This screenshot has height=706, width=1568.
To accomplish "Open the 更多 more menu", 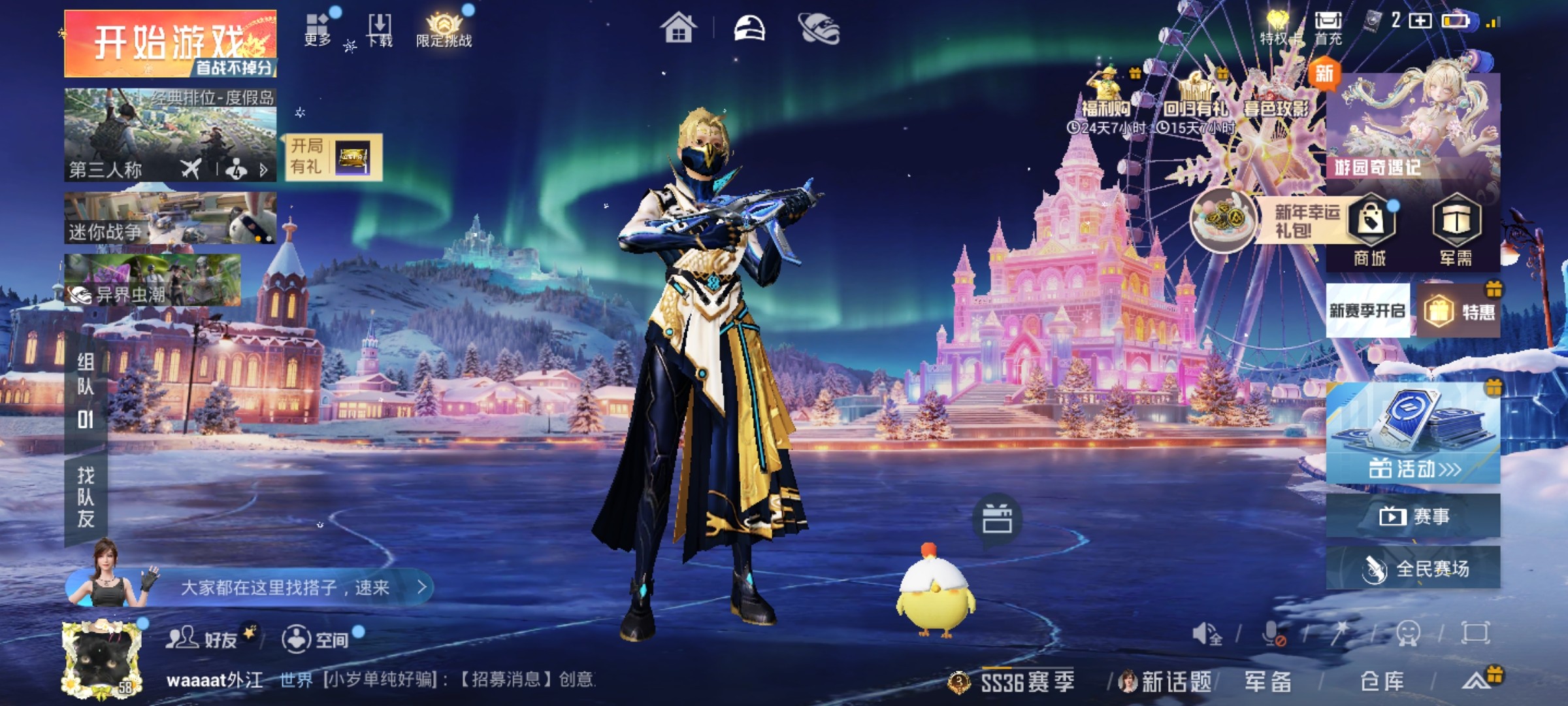I will (x=318, y=30).
